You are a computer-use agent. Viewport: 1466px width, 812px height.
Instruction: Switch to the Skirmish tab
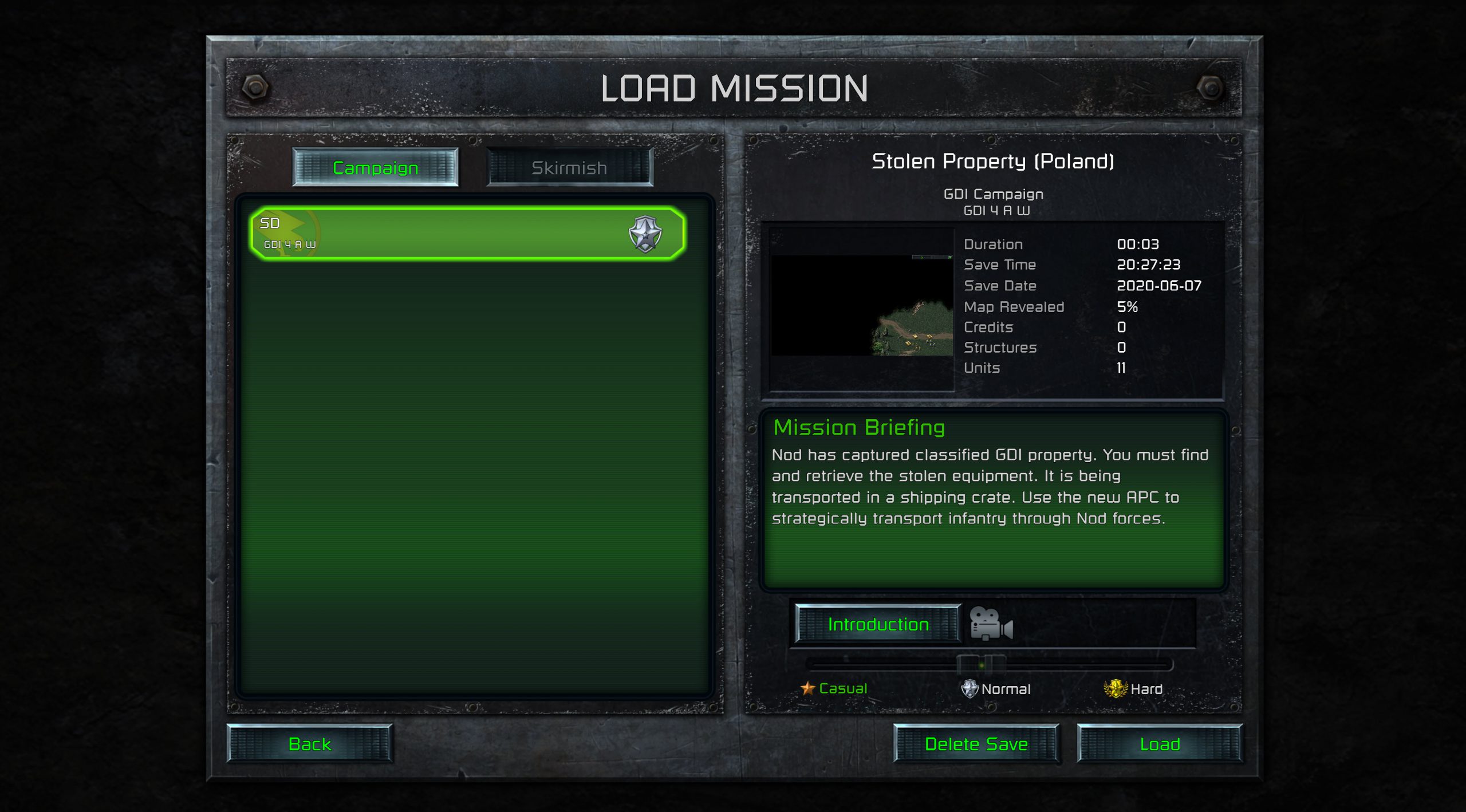(x=569, y=168)
